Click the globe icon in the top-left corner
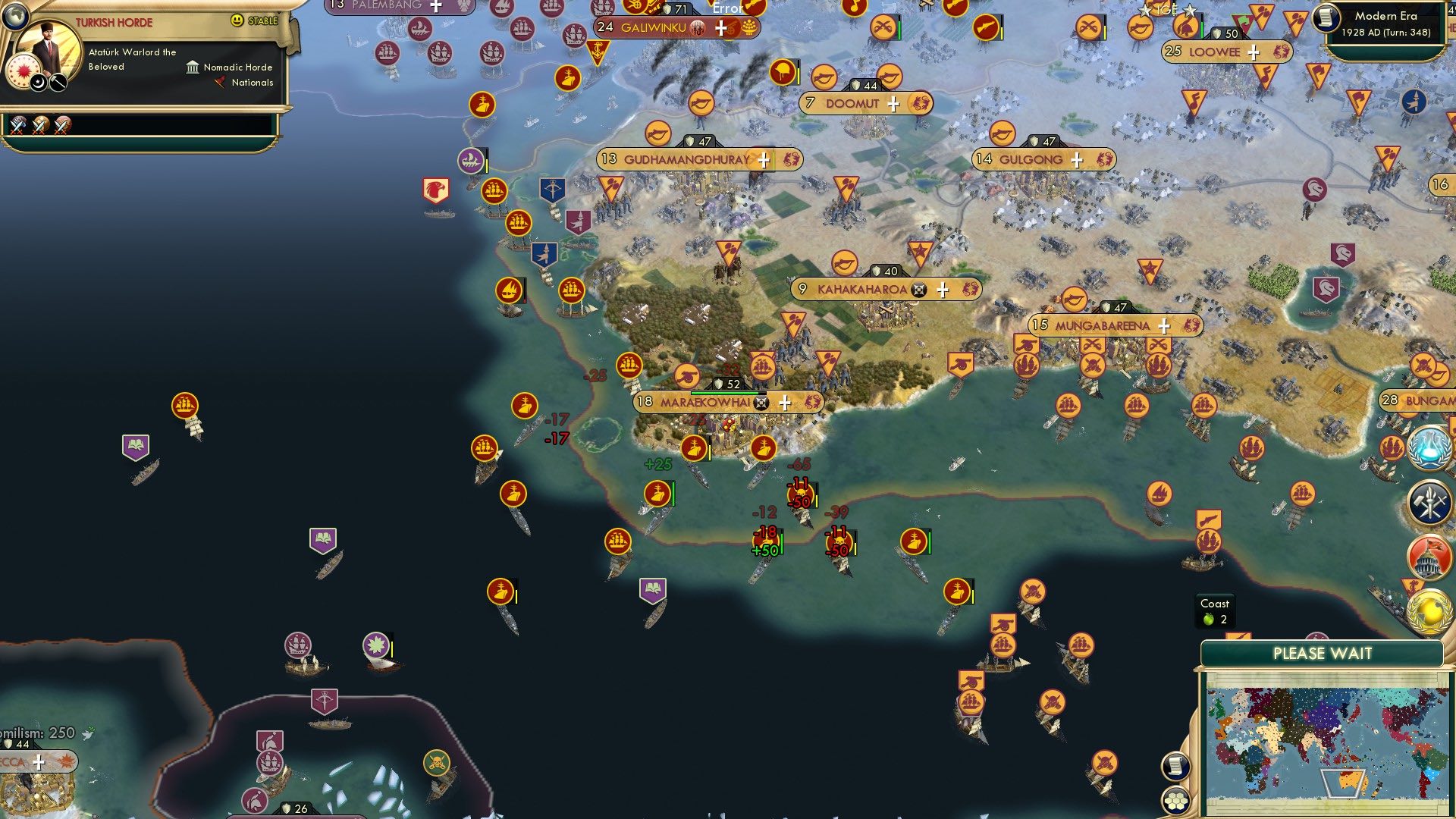 tap(15, 15)
